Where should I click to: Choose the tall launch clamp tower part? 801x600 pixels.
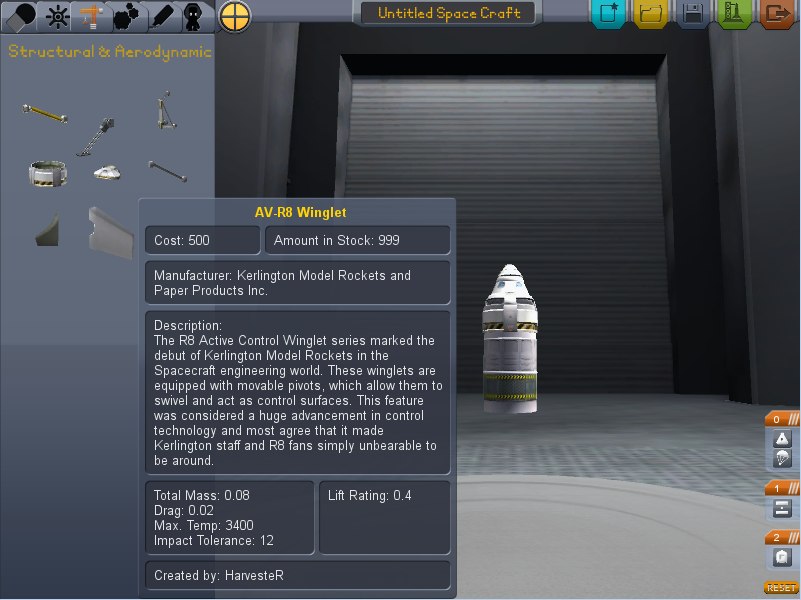coord(164,111)
